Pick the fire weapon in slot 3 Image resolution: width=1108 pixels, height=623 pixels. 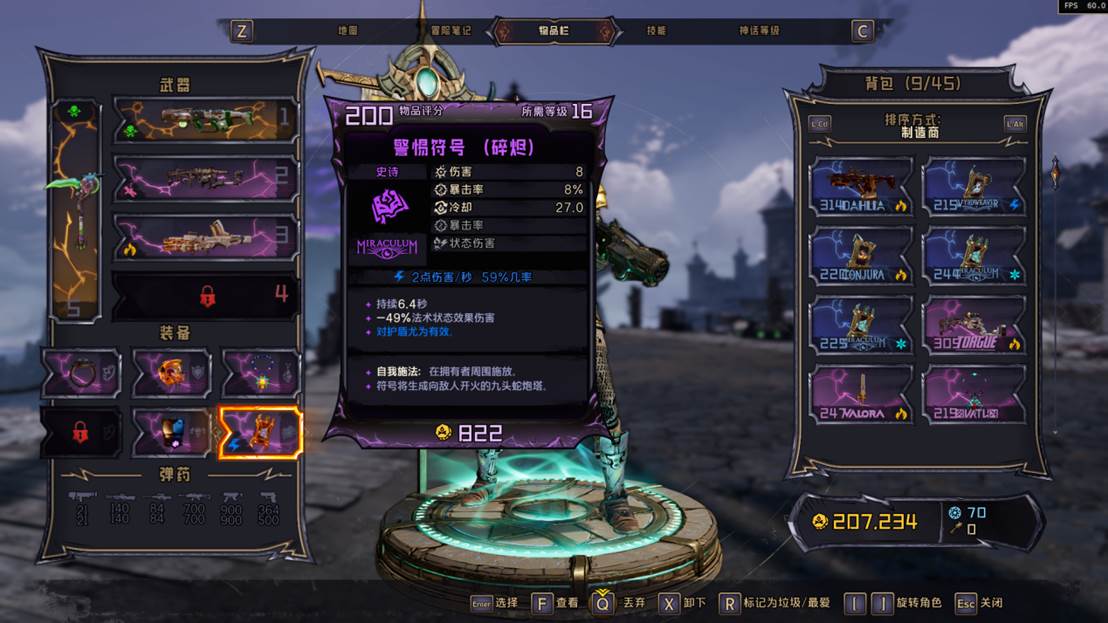(206, 238)
